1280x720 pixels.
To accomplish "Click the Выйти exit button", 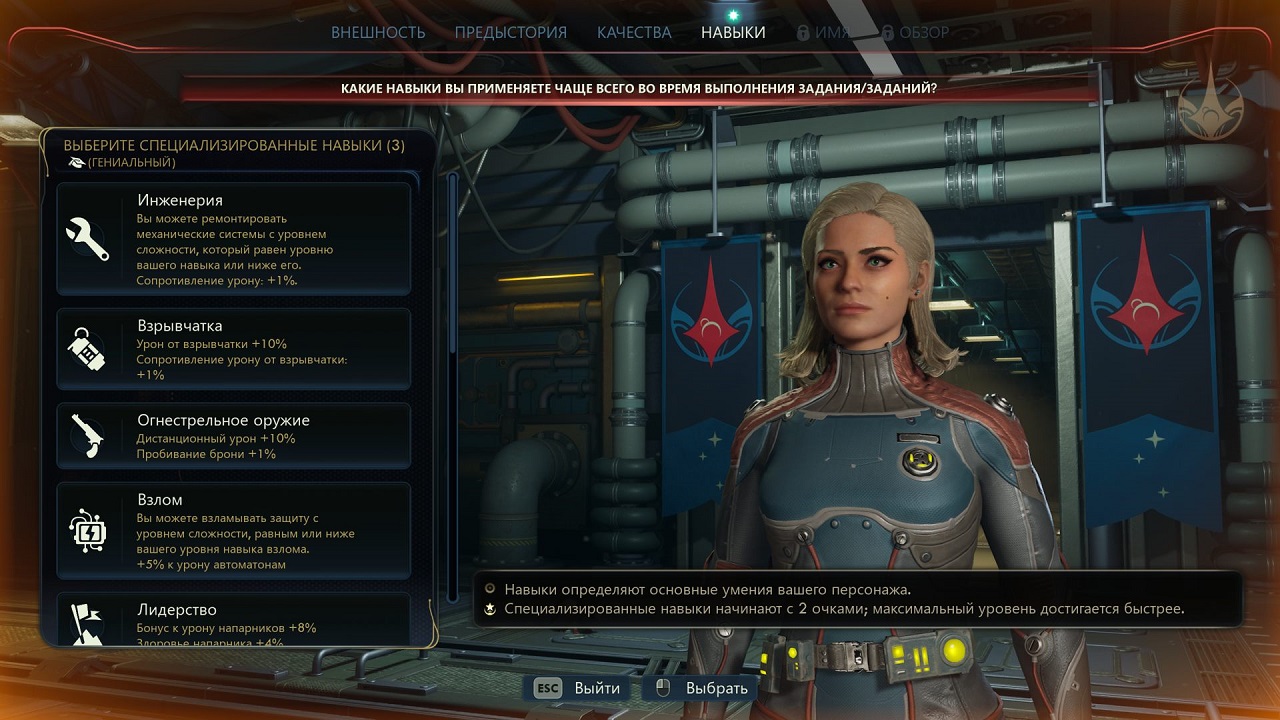I will tap(578, 688).
